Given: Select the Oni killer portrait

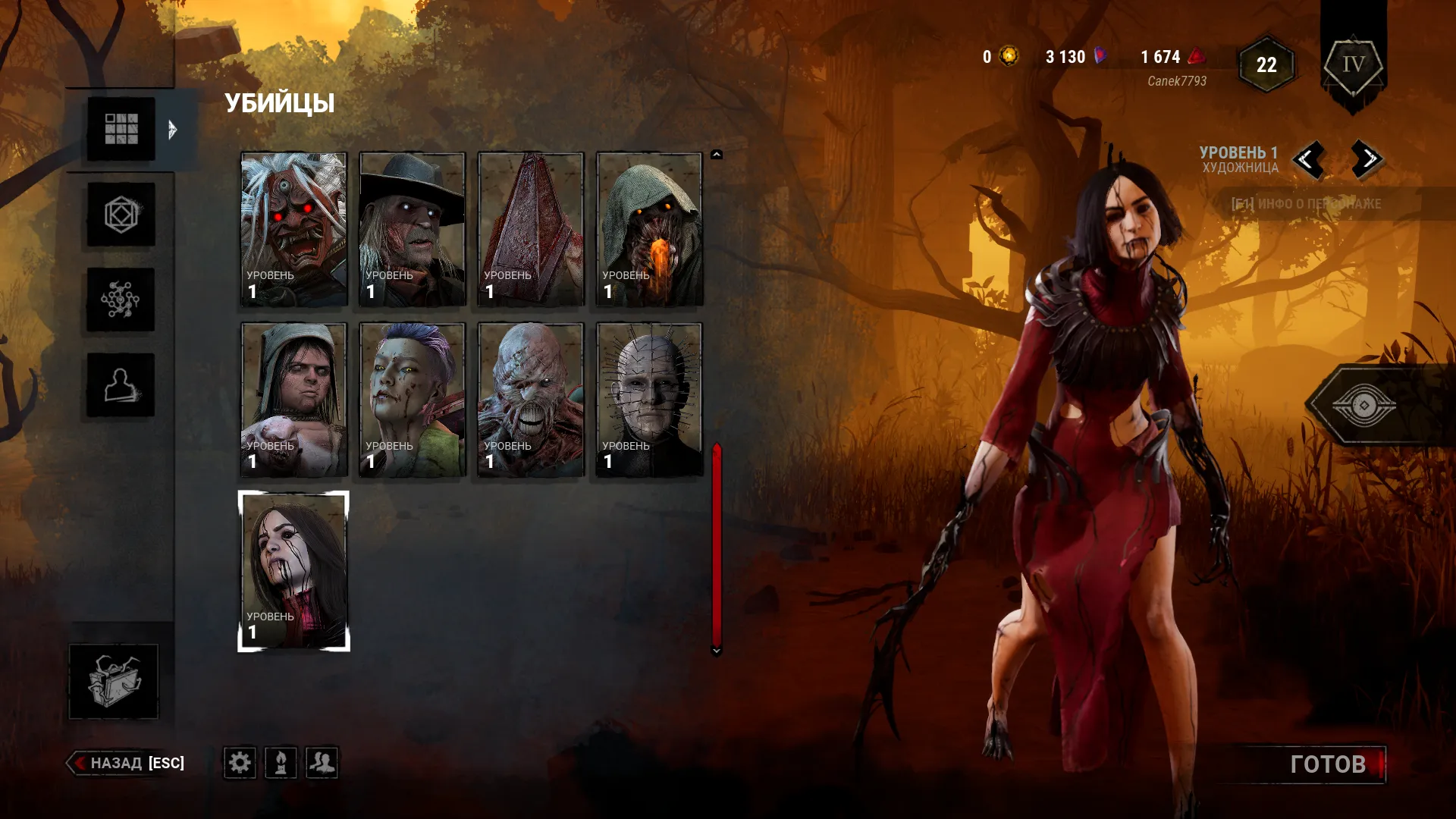Looking at the screenshot, I should coord(293,229).
